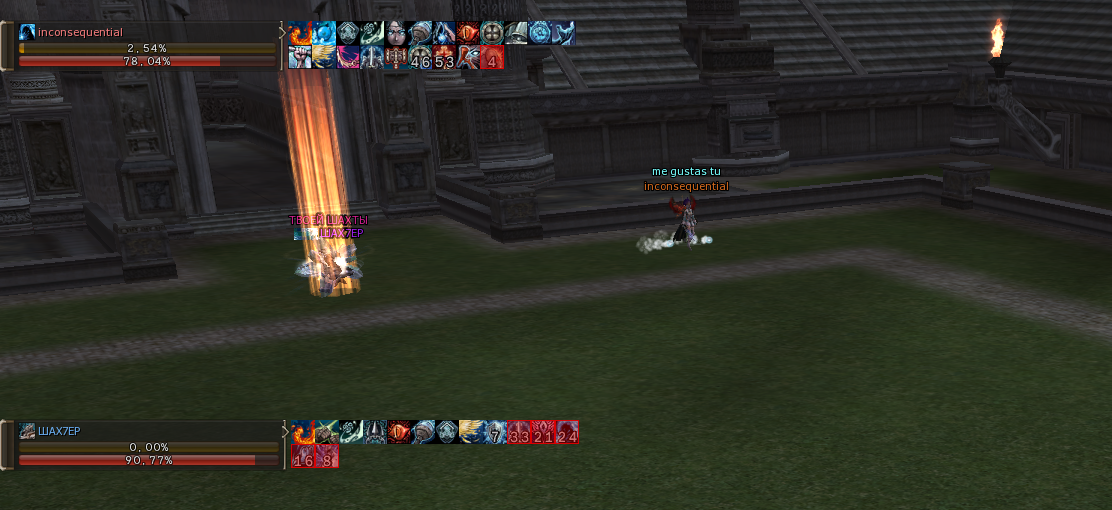This screenshot has width=1112, height=510.
Task: Click ШАХ7ЕР's flame buff icon
Action: (302, 432)
